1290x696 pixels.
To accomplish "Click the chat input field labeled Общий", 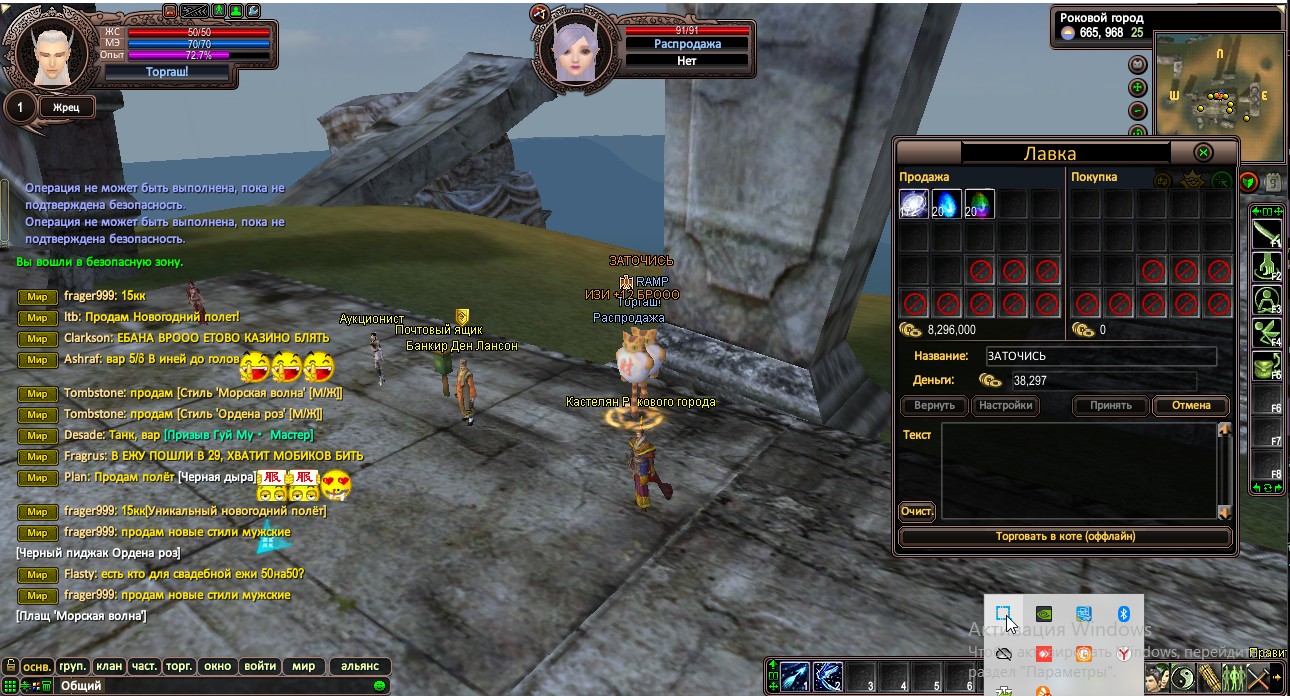I will tap(210, 686).
